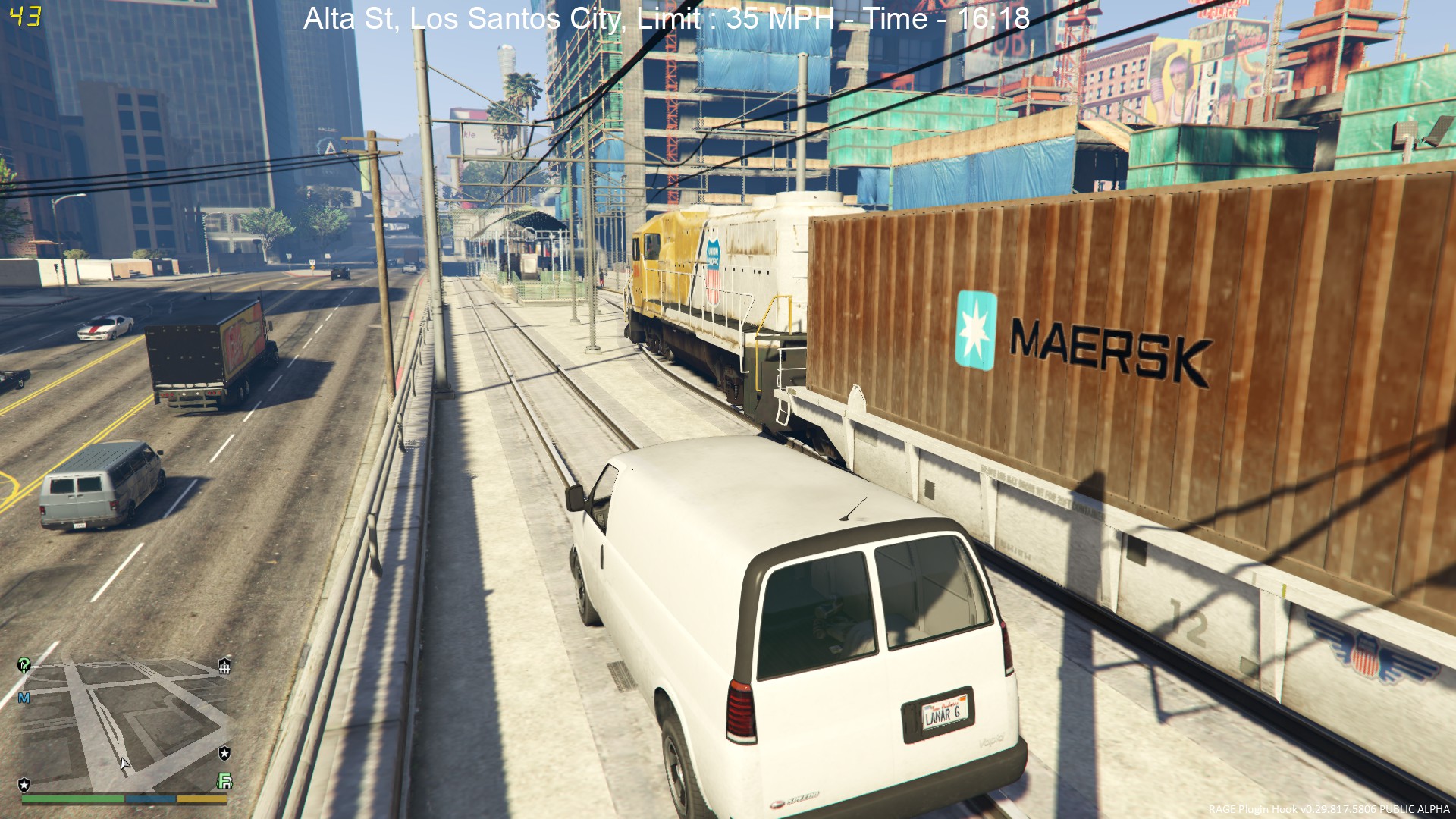This screenshot has height=819, width=1456.
Task: Click the shield with fence bars blip
Action: (x=224, y=666)
